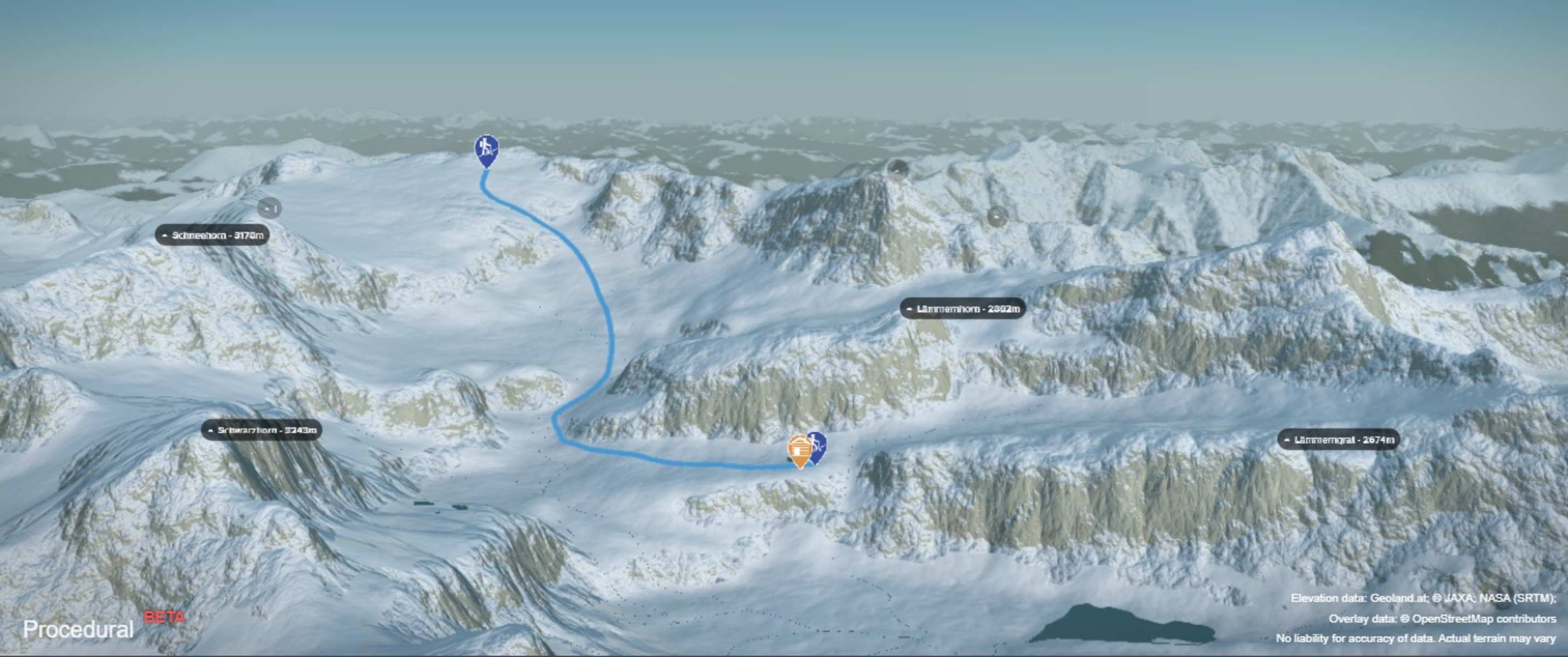Open the grey marker just above the Schneehorn label
This screenshot has width=1568, height=657.
(269, 208)
